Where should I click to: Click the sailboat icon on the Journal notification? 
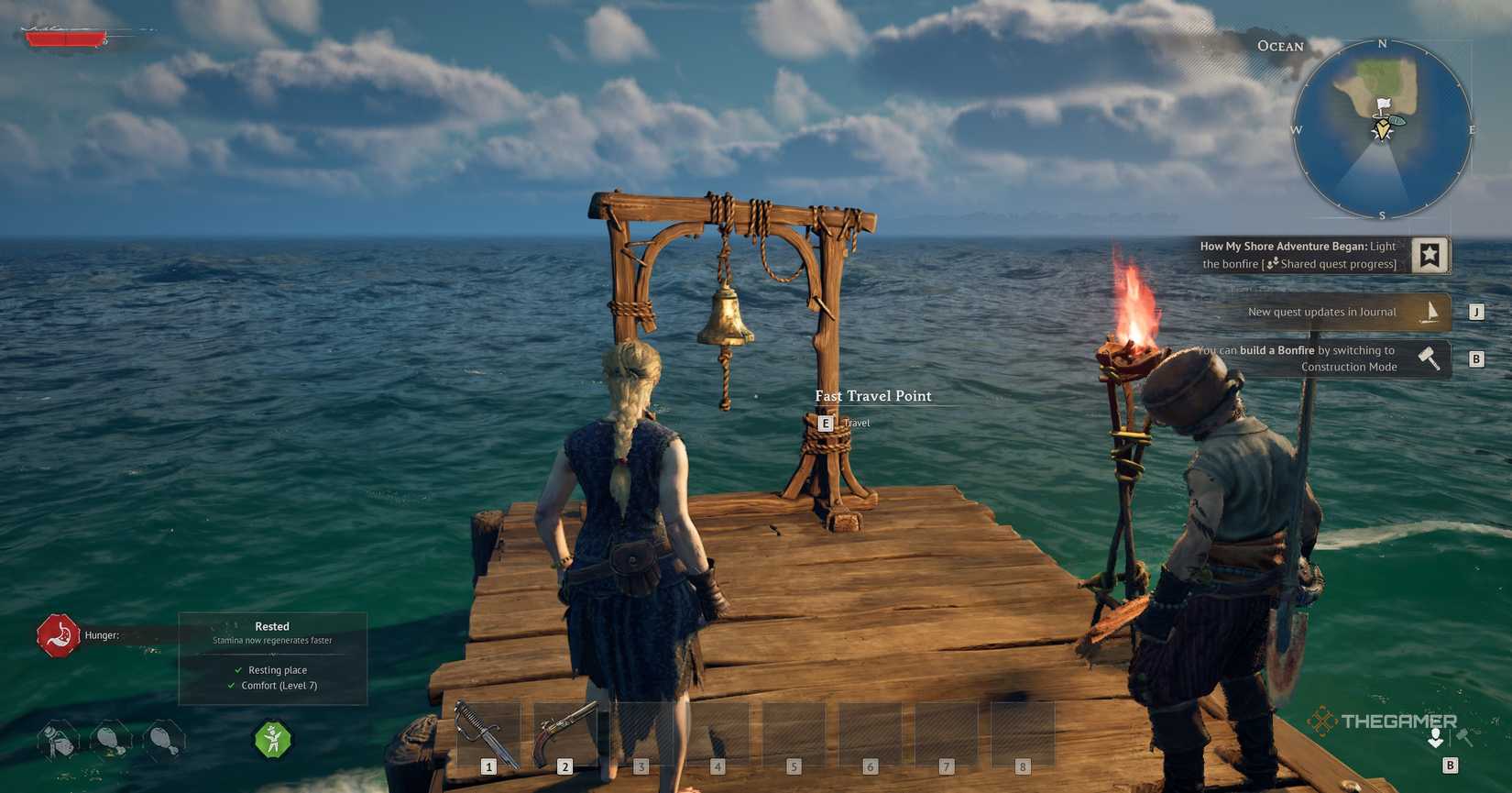tap(1430, 312)
